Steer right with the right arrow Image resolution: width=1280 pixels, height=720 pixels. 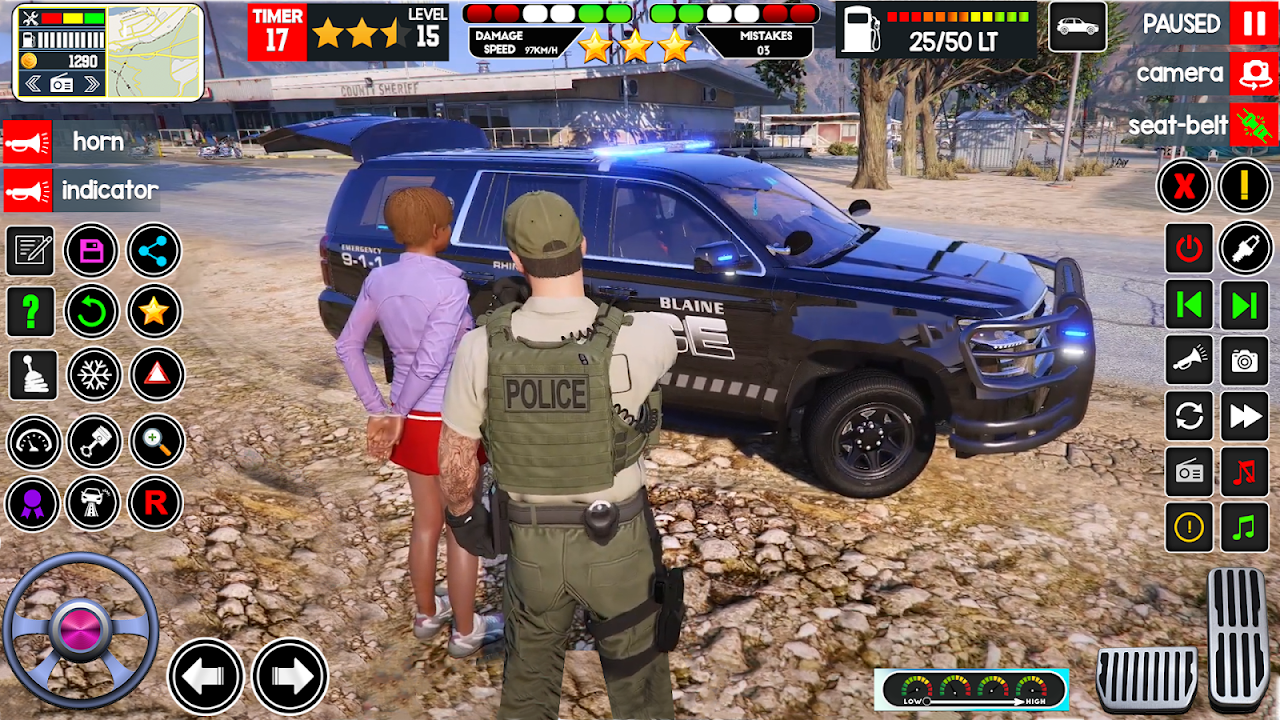[290, 677]
